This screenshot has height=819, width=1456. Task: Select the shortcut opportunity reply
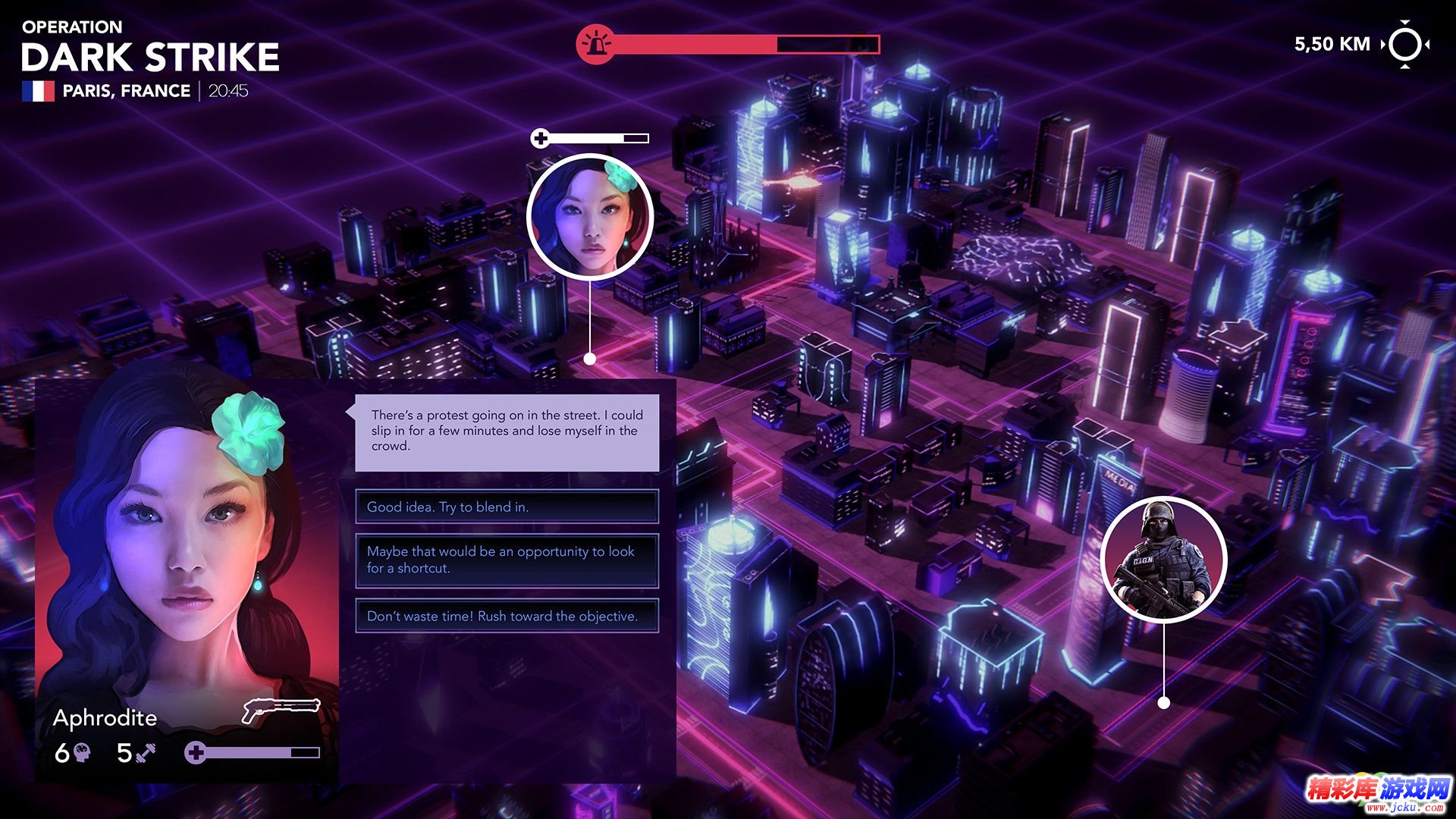(507, 560)
